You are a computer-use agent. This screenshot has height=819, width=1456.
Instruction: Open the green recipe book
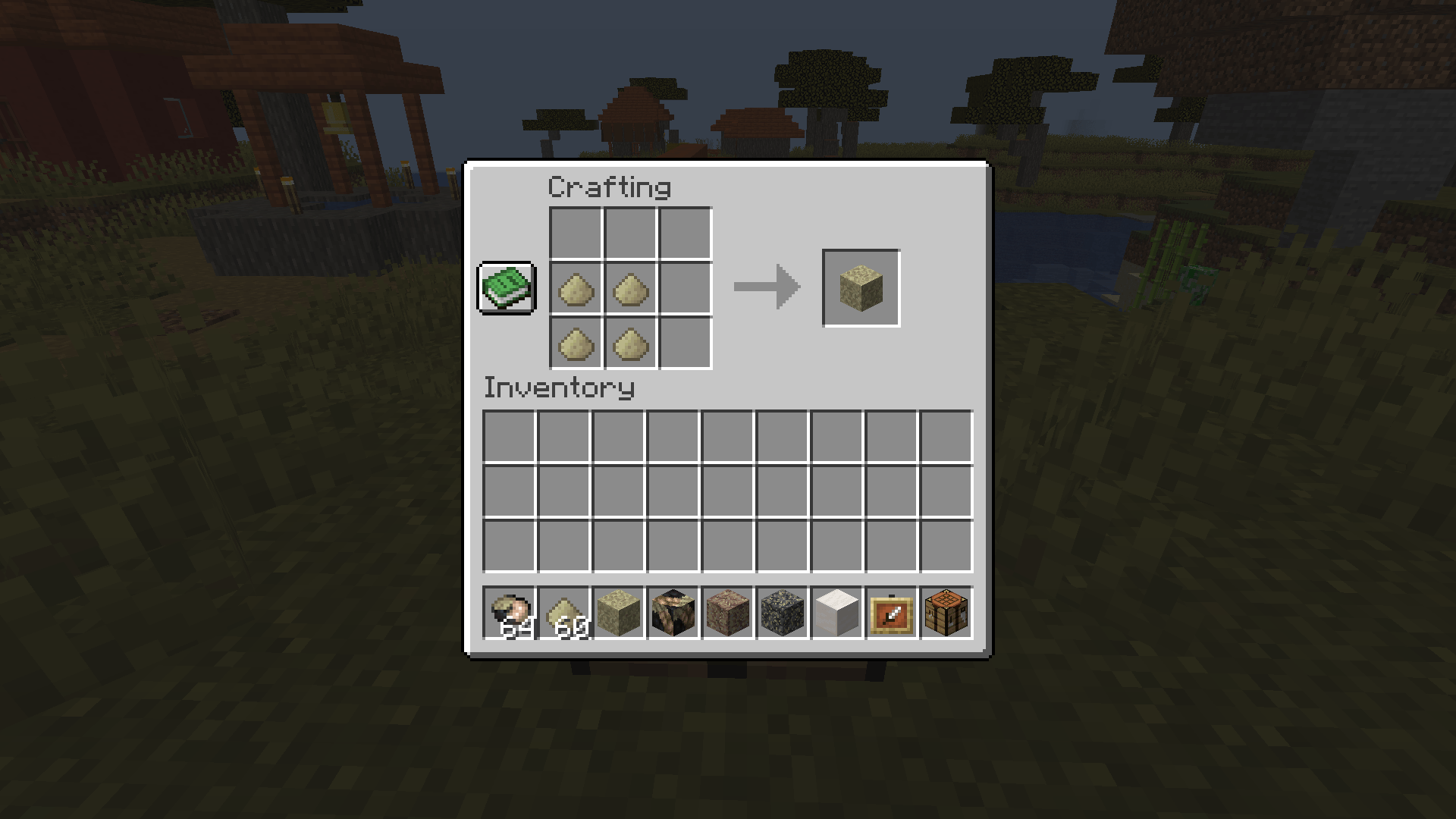[506, 288]
